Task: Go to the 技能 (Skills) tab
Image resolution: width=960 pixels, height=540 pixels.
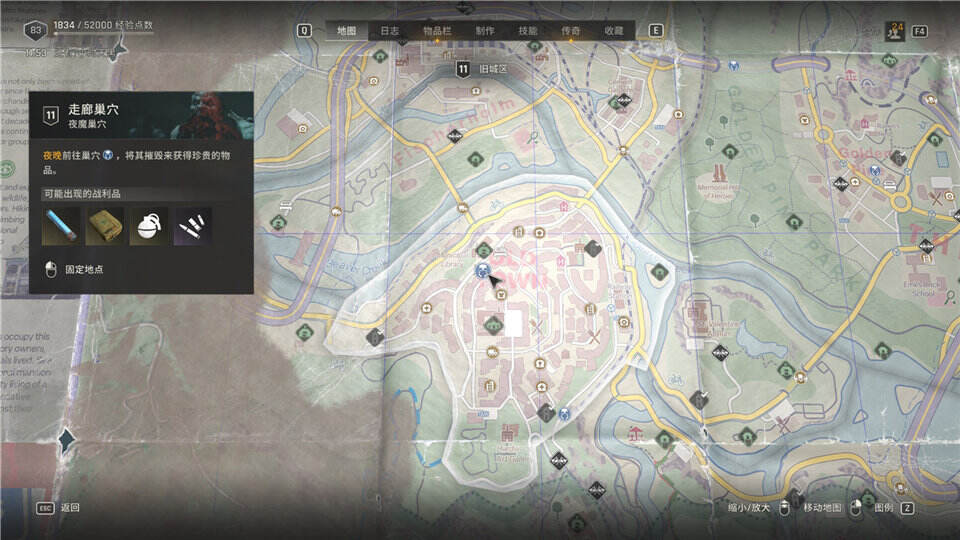Action: (x=528, y=31)
